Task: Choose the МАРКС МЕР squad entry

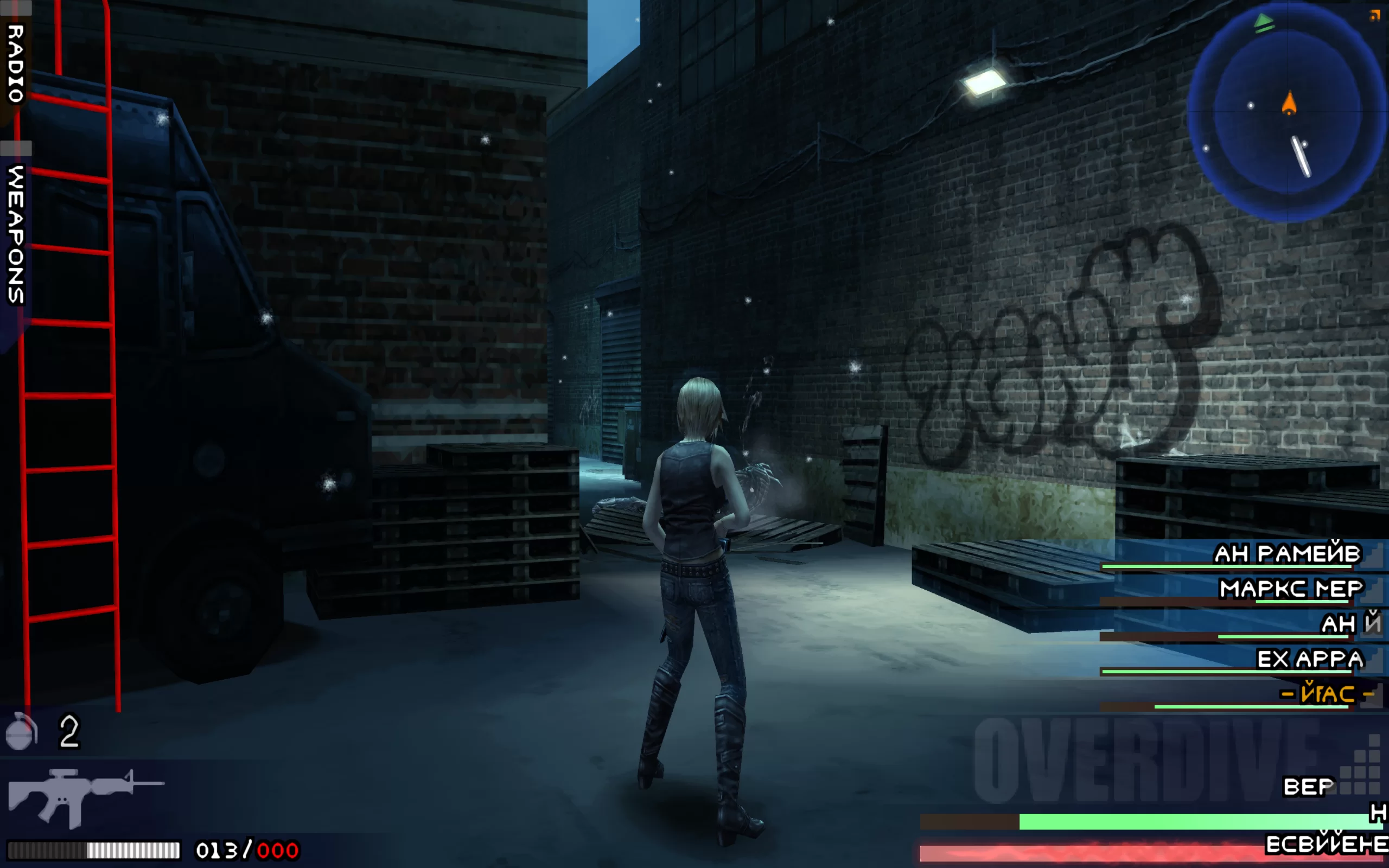Action: (1290, 589)
